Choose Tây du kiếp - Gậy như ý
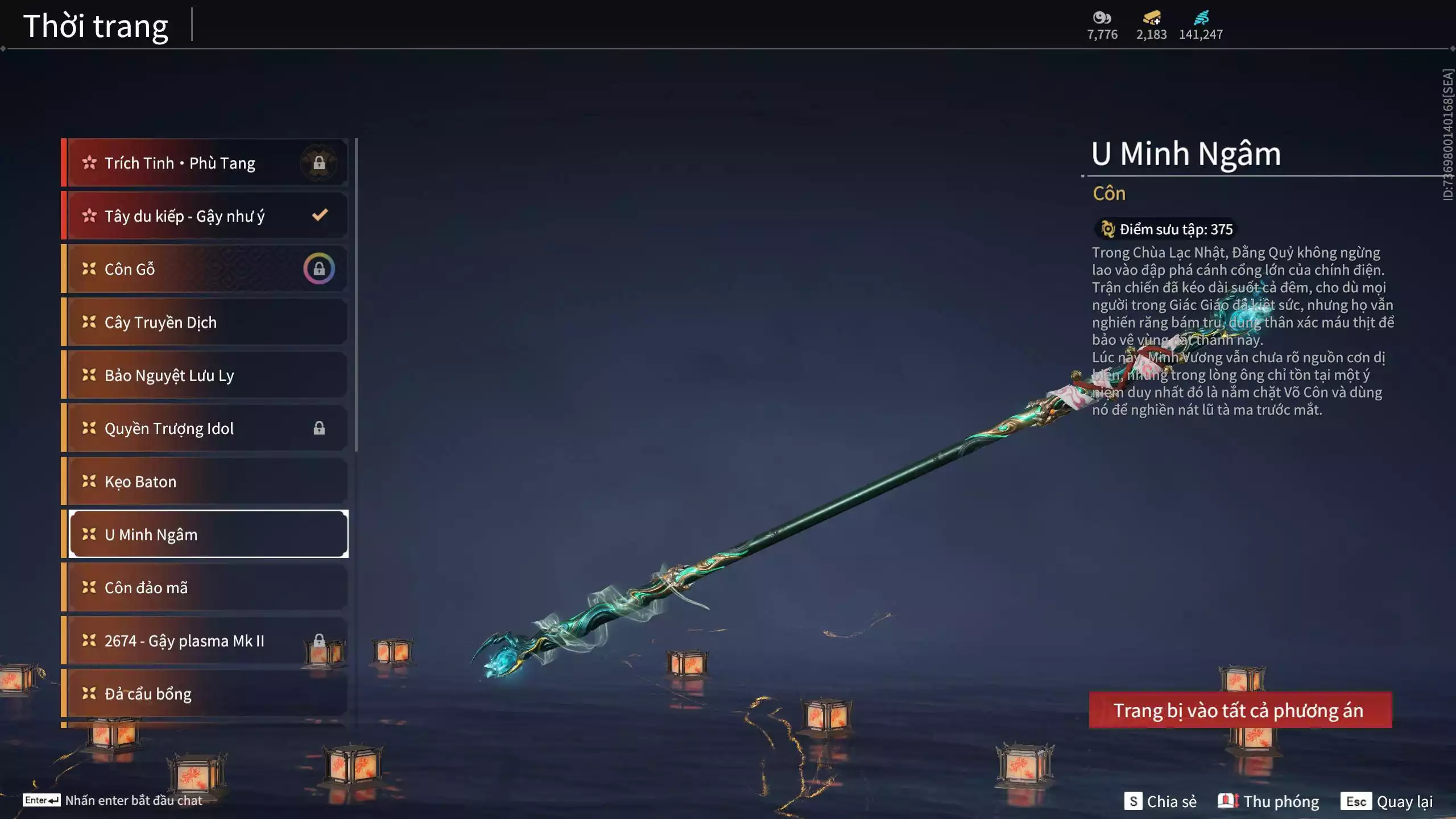This screenshot has height=819, width=1456. [205, 216]
